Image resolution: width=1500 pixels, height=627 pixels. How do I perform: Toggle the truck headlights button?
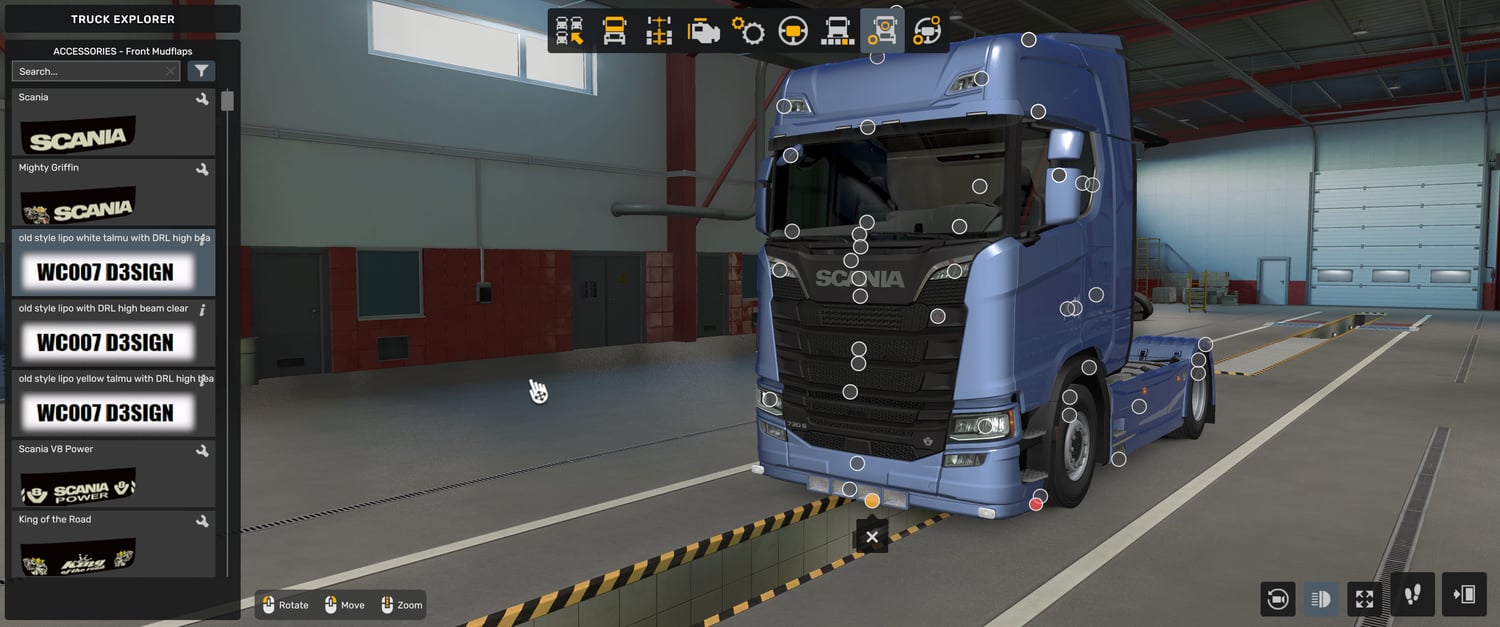[1320, 599]
